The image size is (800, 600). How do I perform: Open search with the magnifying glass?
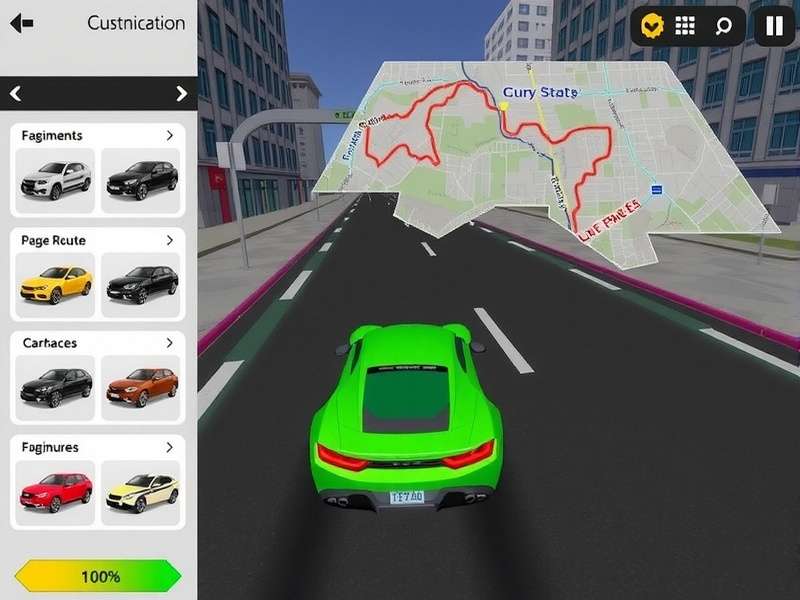coord(722,26)
